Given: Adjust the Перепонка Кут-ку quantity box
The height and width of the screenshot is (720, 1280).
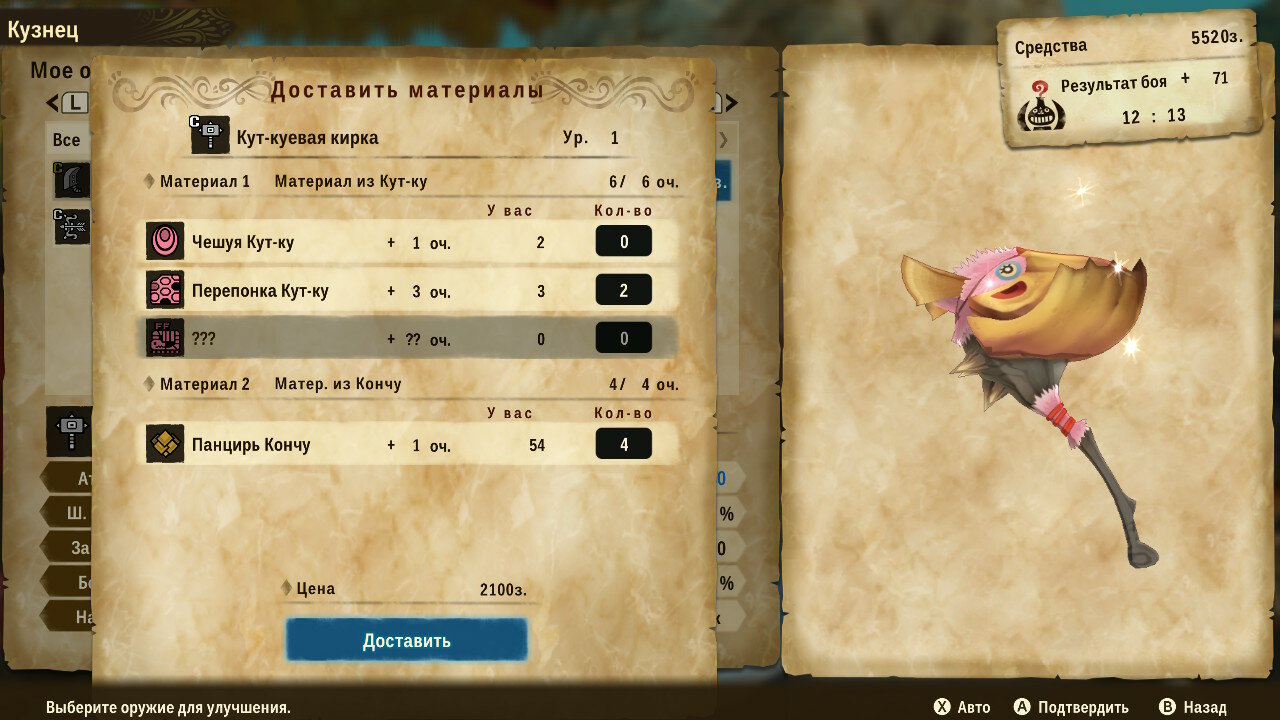Looking at the screenshot, I should [x=623, y=290].
